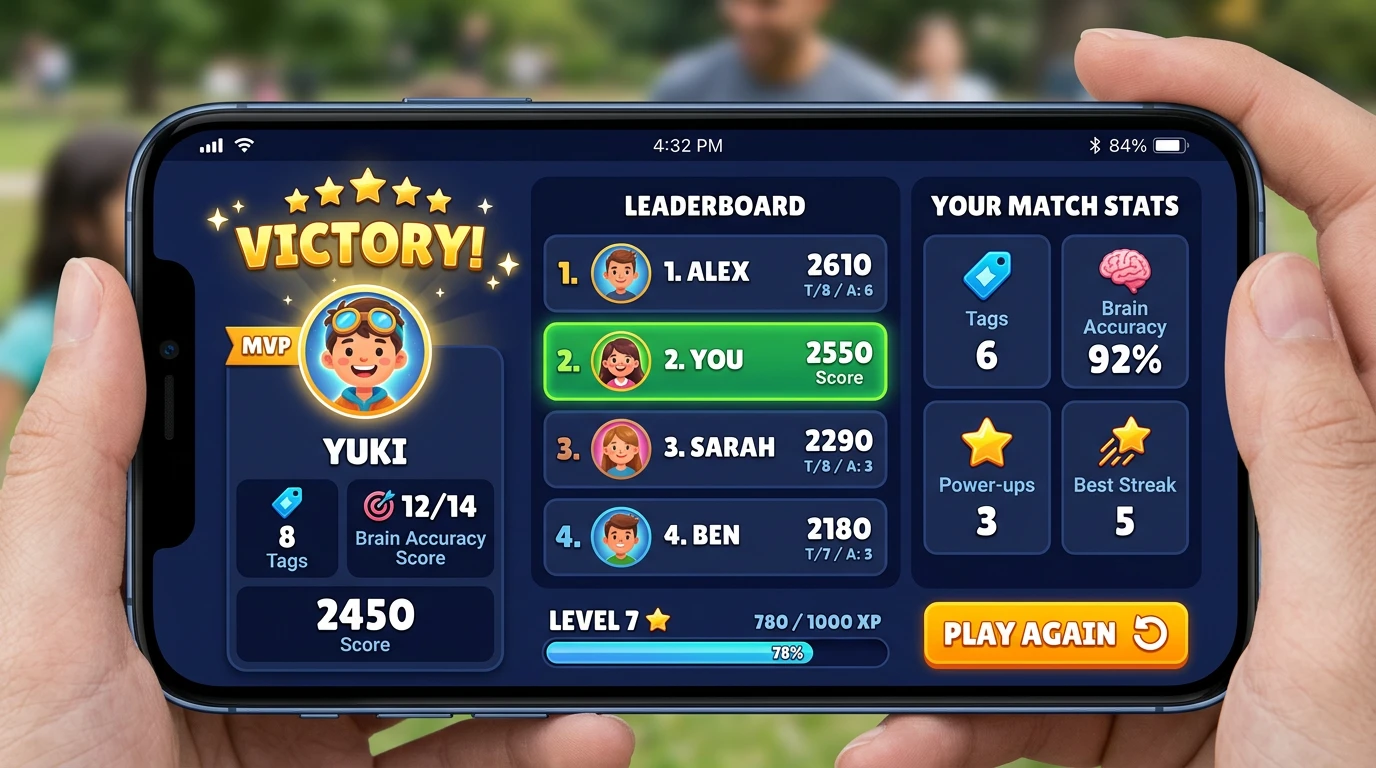Click your highlighted second-place row
The width and height of the screenshot is (1376, 768).
tap(715, 362)
